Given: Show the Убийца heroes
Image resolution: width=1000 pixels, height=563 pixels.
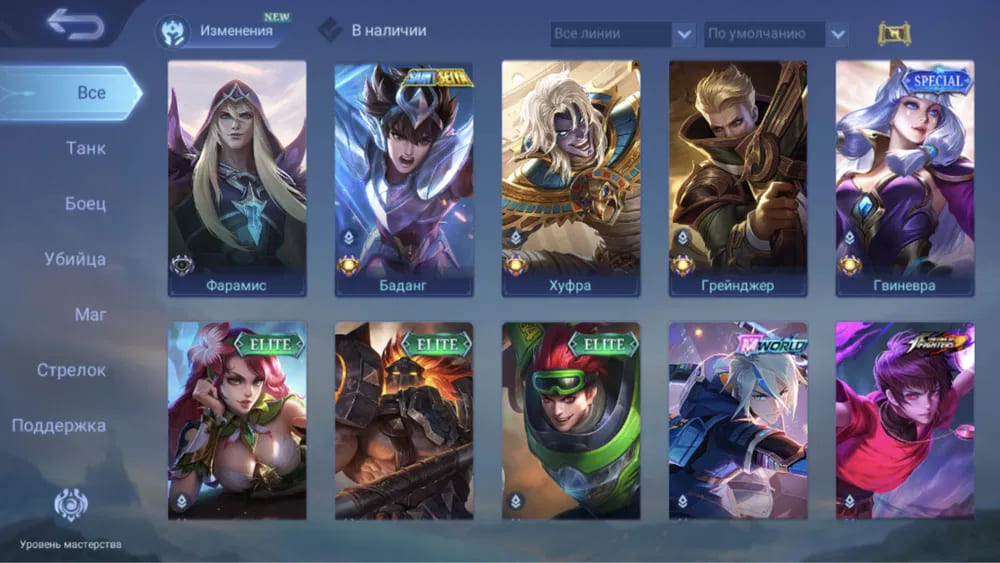Looking at the screenshot, I should tap(75, 260).
